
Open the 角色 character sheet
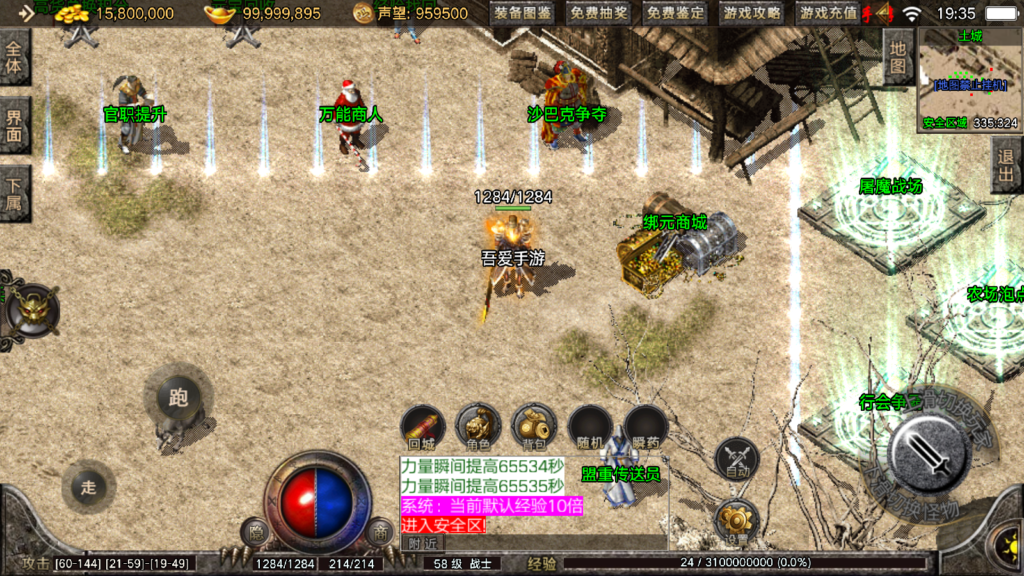coord(478,428)
